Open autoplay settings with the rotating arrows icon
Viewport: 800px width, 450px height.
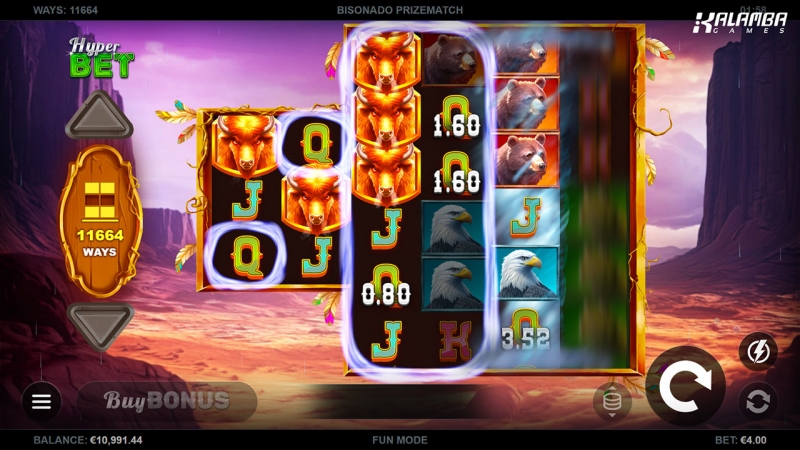point(757,401)
